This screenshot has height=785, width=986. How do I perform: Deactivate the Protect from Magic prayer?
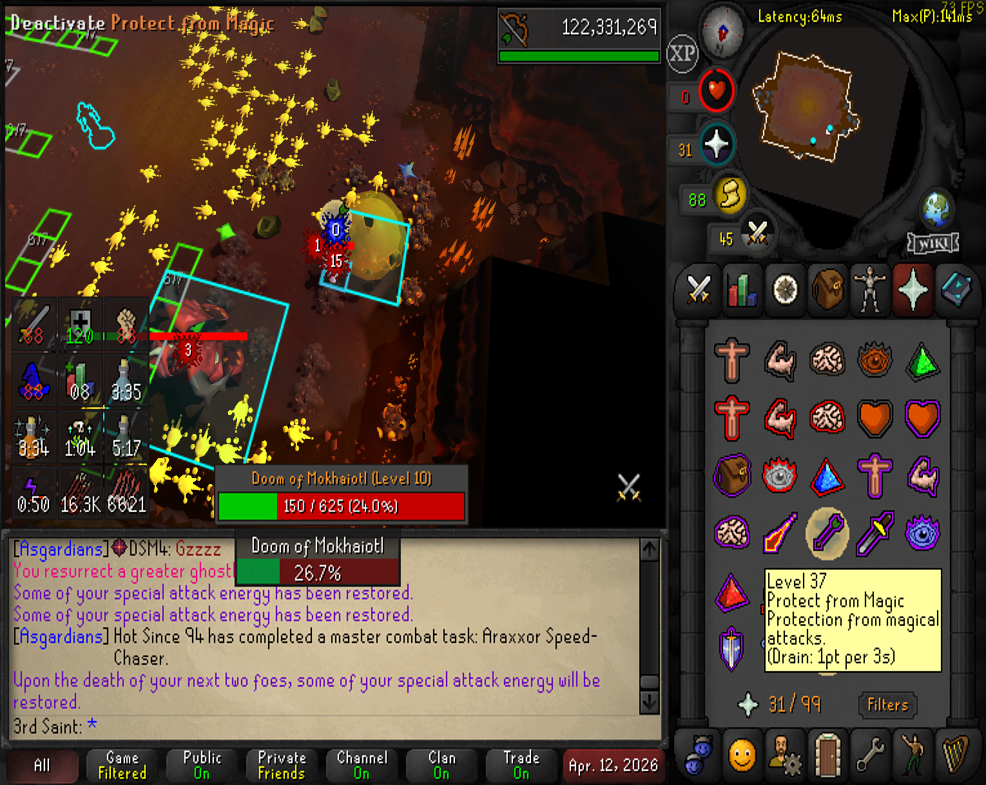[x=827, y=532]
